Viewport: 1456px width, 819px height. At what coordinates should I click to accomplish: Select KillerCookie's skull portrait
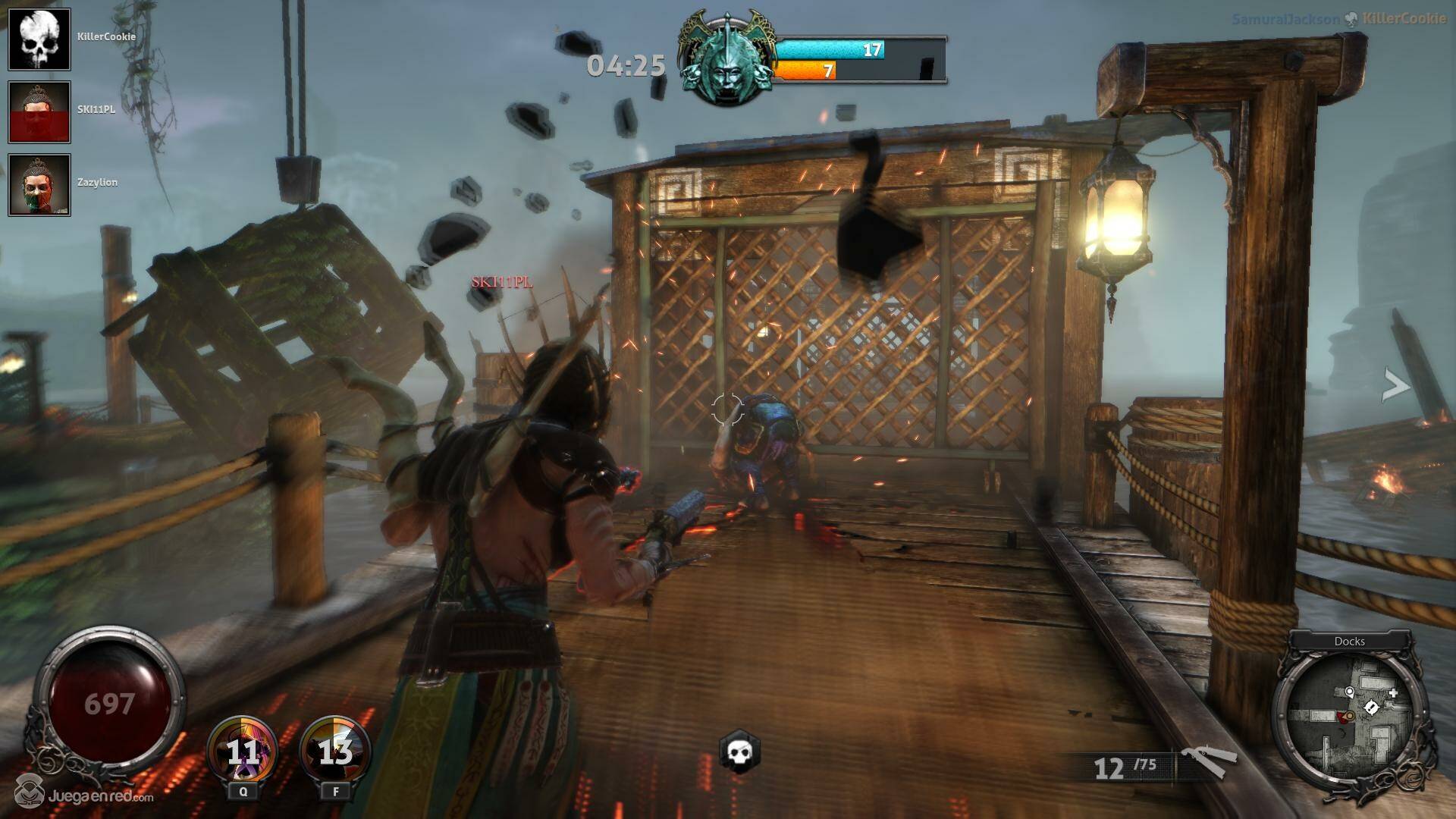coord(39,39)
